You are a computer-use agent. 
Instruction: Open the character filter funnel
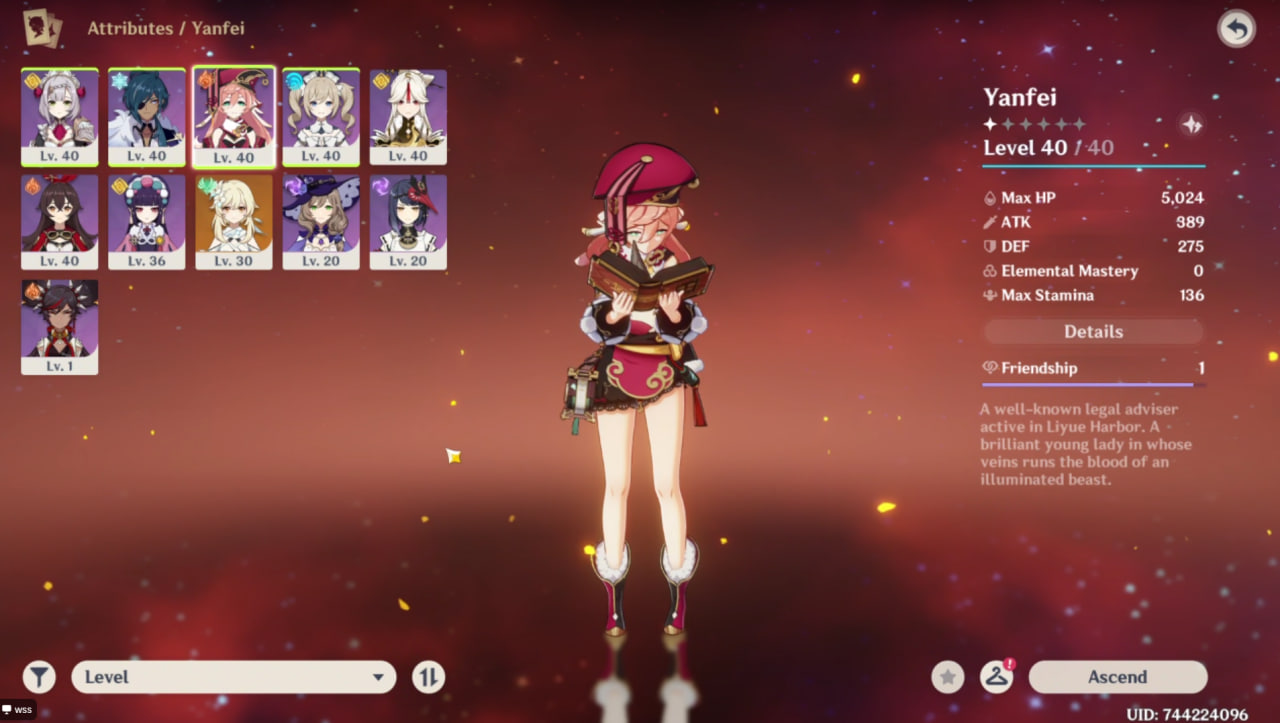39,677
